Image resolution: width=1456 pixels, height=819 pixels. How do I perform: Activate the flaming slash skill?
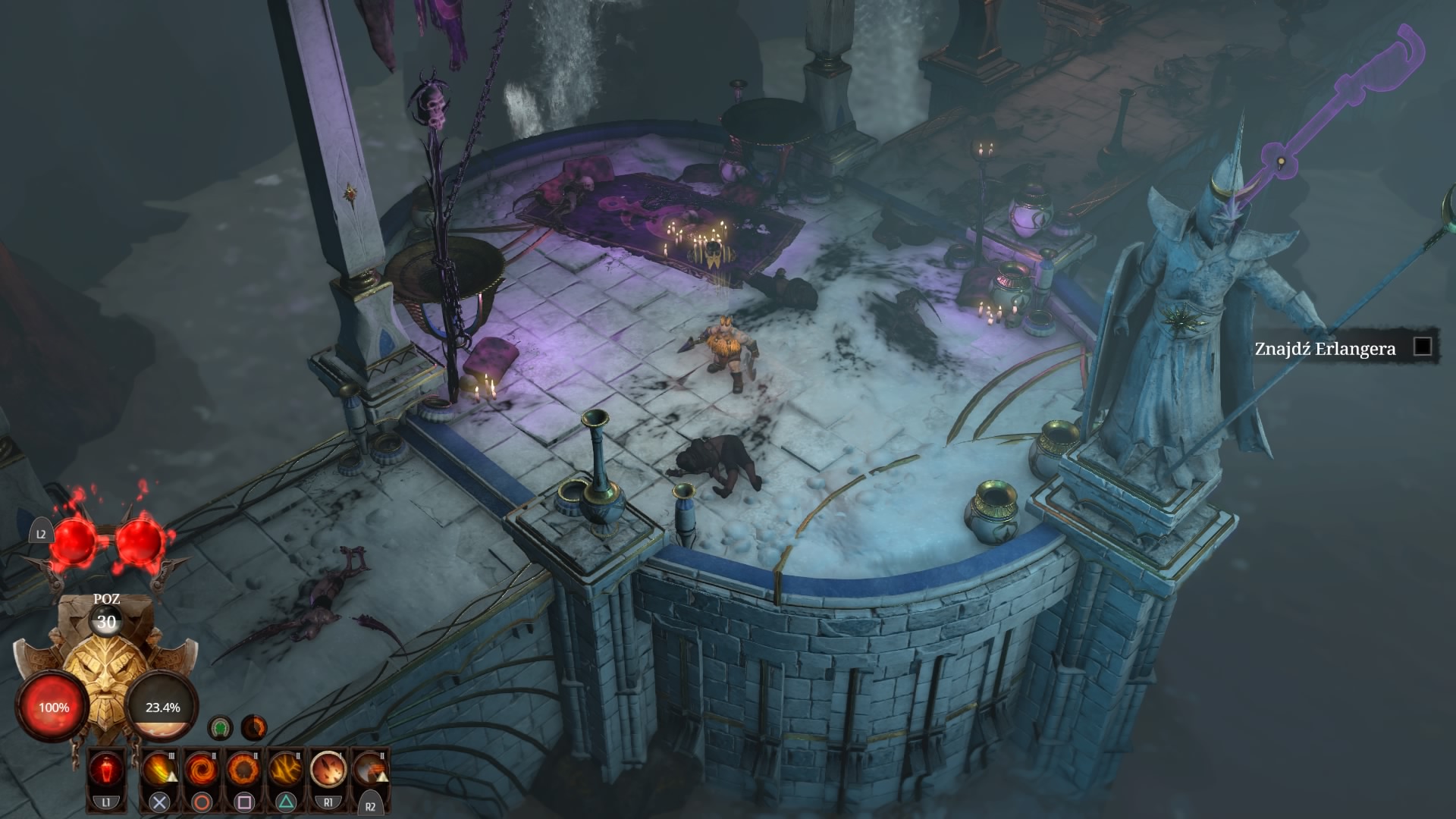point(158,770)
